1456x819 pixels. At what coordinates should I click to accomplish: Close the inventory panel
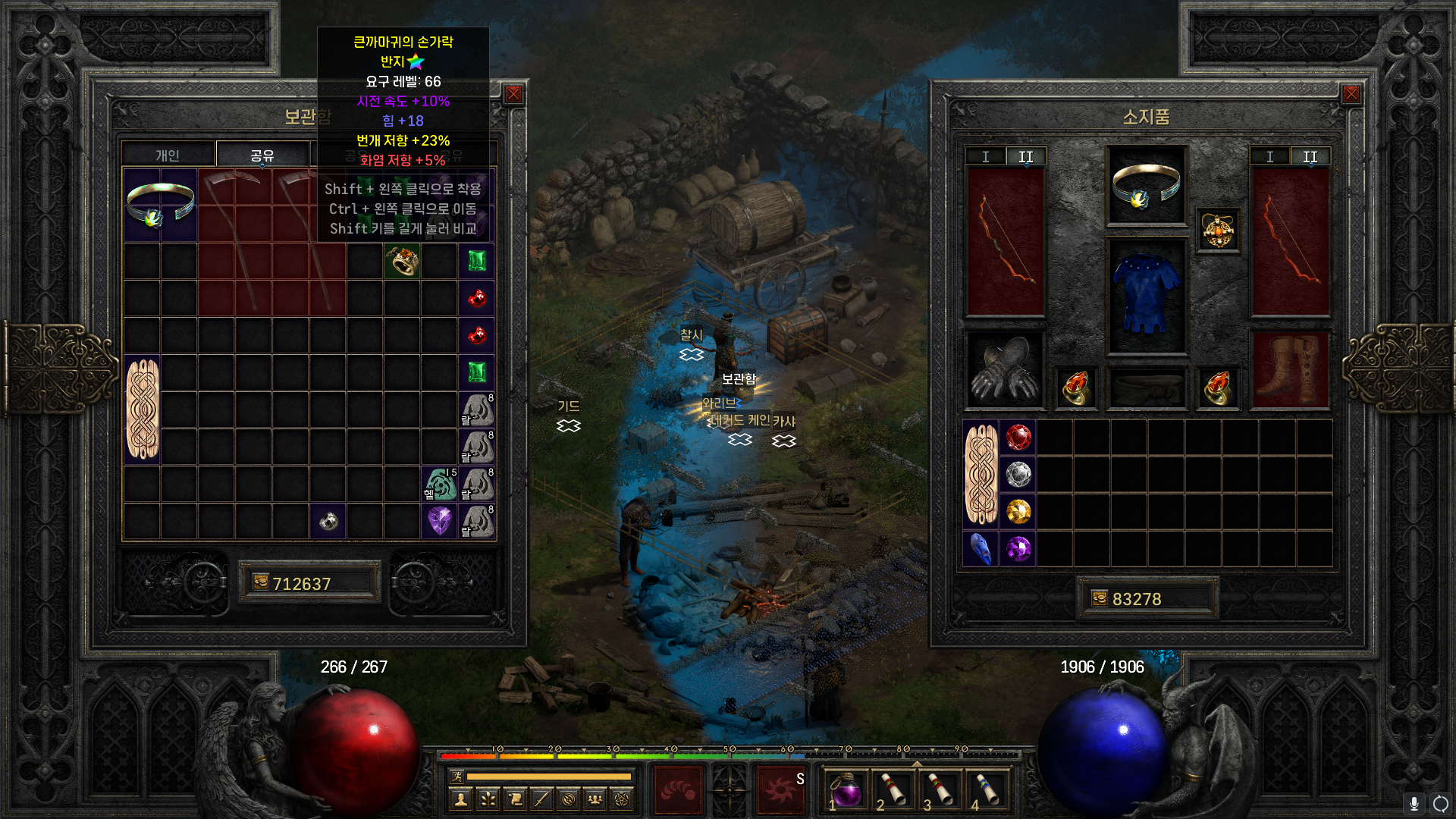[1351, 94]
